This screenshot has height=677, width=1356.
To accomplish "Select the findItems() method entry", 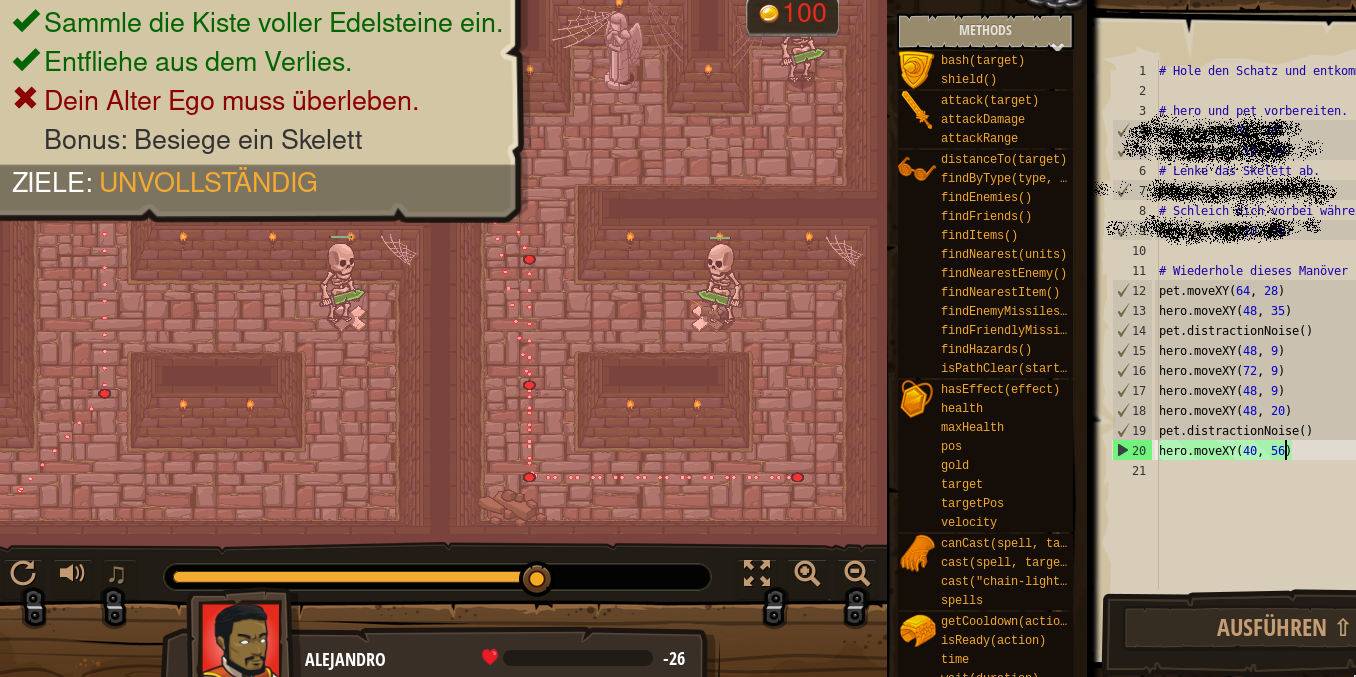I will (978, 235).
